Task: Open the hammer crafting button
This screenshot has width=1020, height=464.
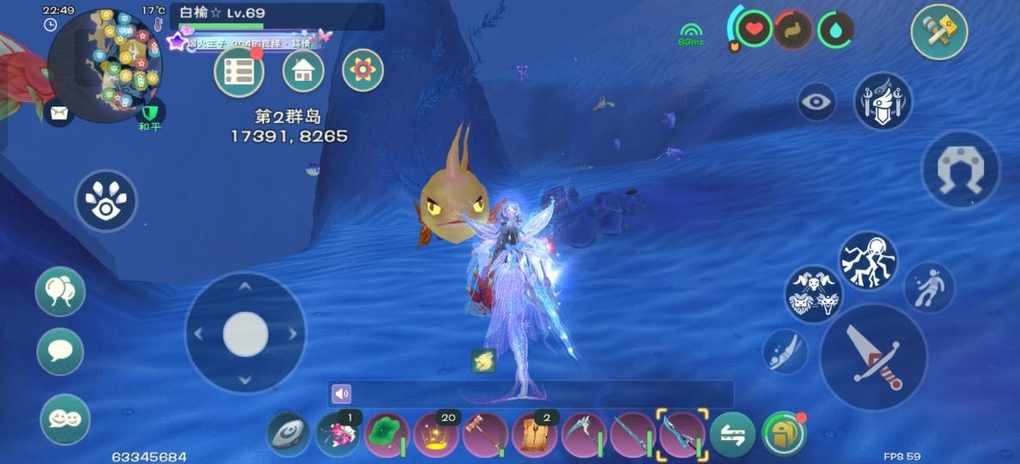Action: [x=939, y=32]
